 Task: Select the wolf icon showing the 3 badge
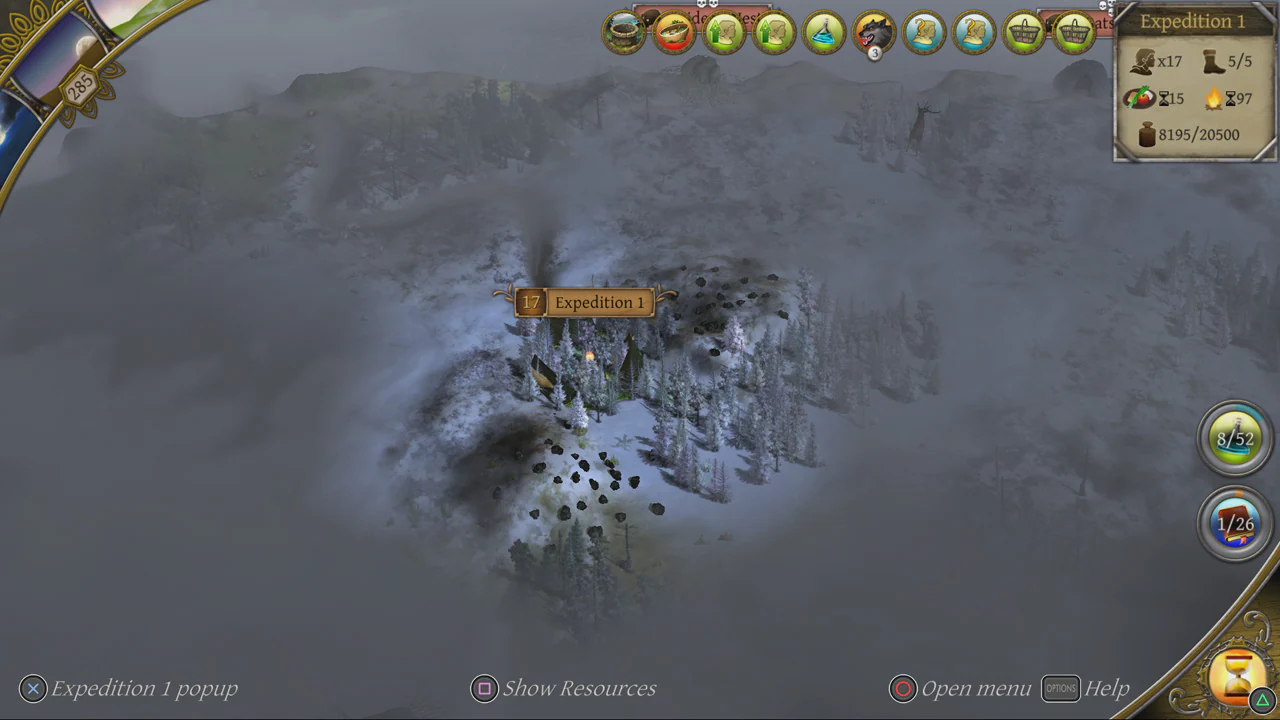[x=872, y=32]
